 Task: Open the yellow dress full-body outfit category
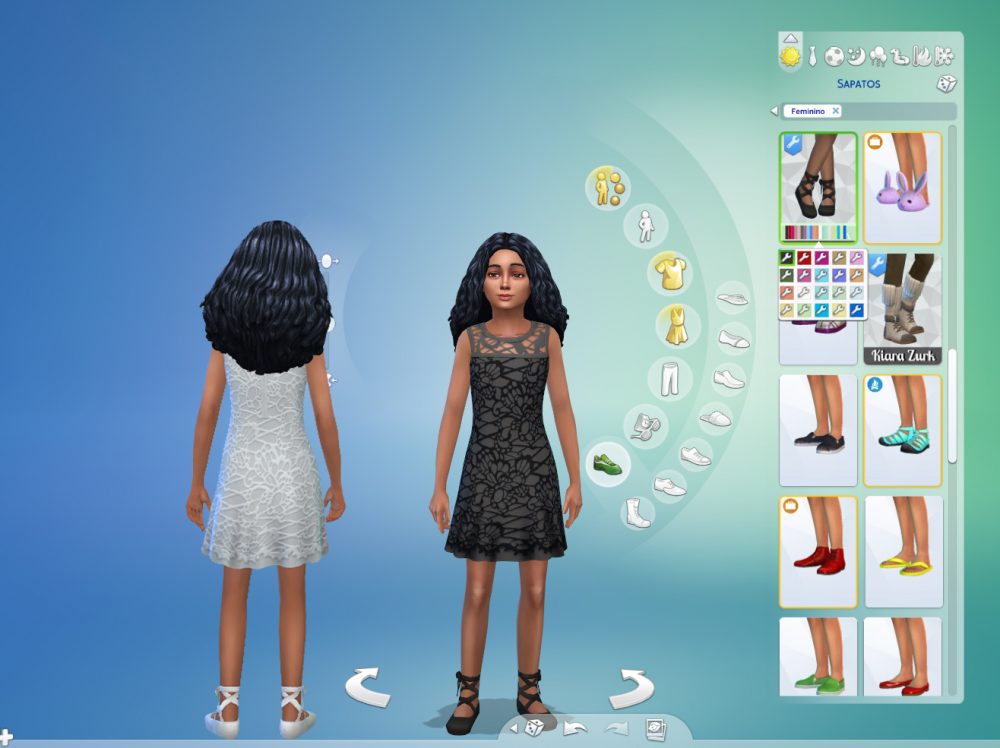[677, 326]
